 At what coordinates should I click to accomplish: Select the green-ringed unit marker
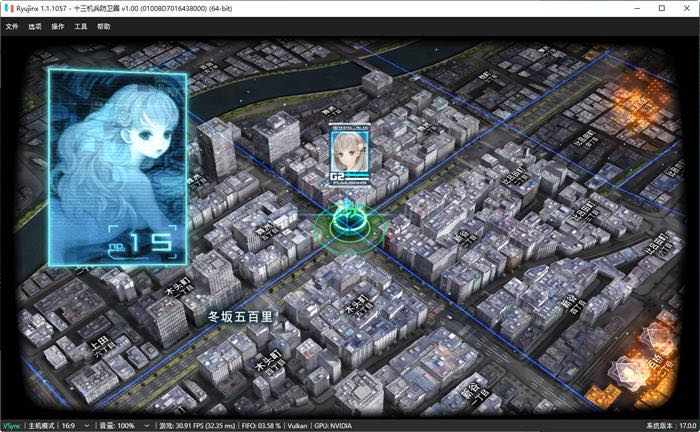click(349, 225)
